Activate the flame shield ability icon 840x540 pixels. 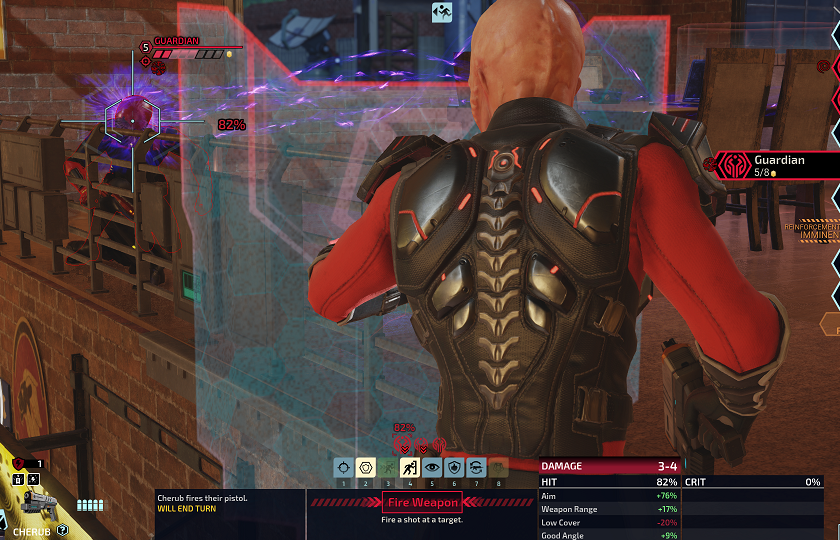453,467
